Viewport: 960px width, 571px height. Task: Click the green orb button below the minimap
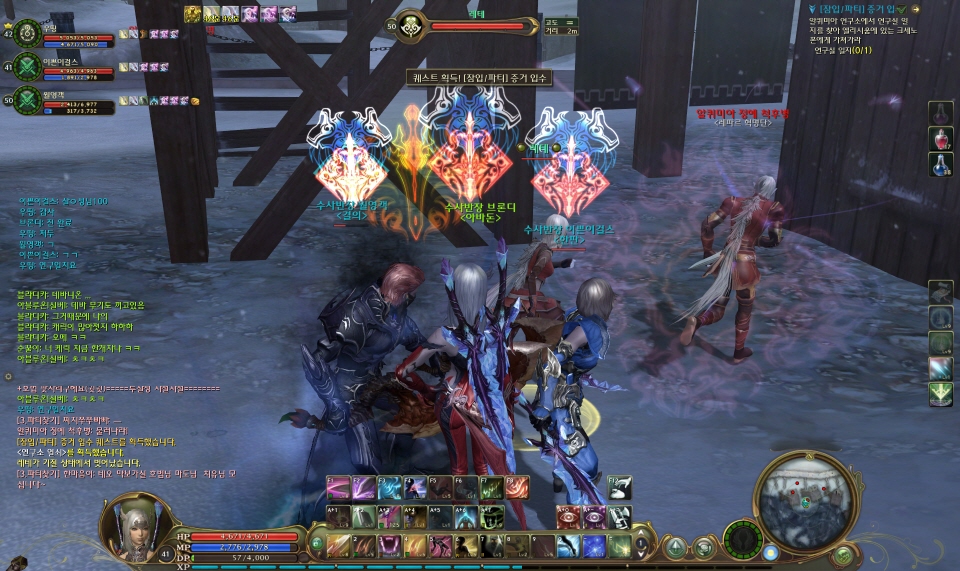click(844, 554)
